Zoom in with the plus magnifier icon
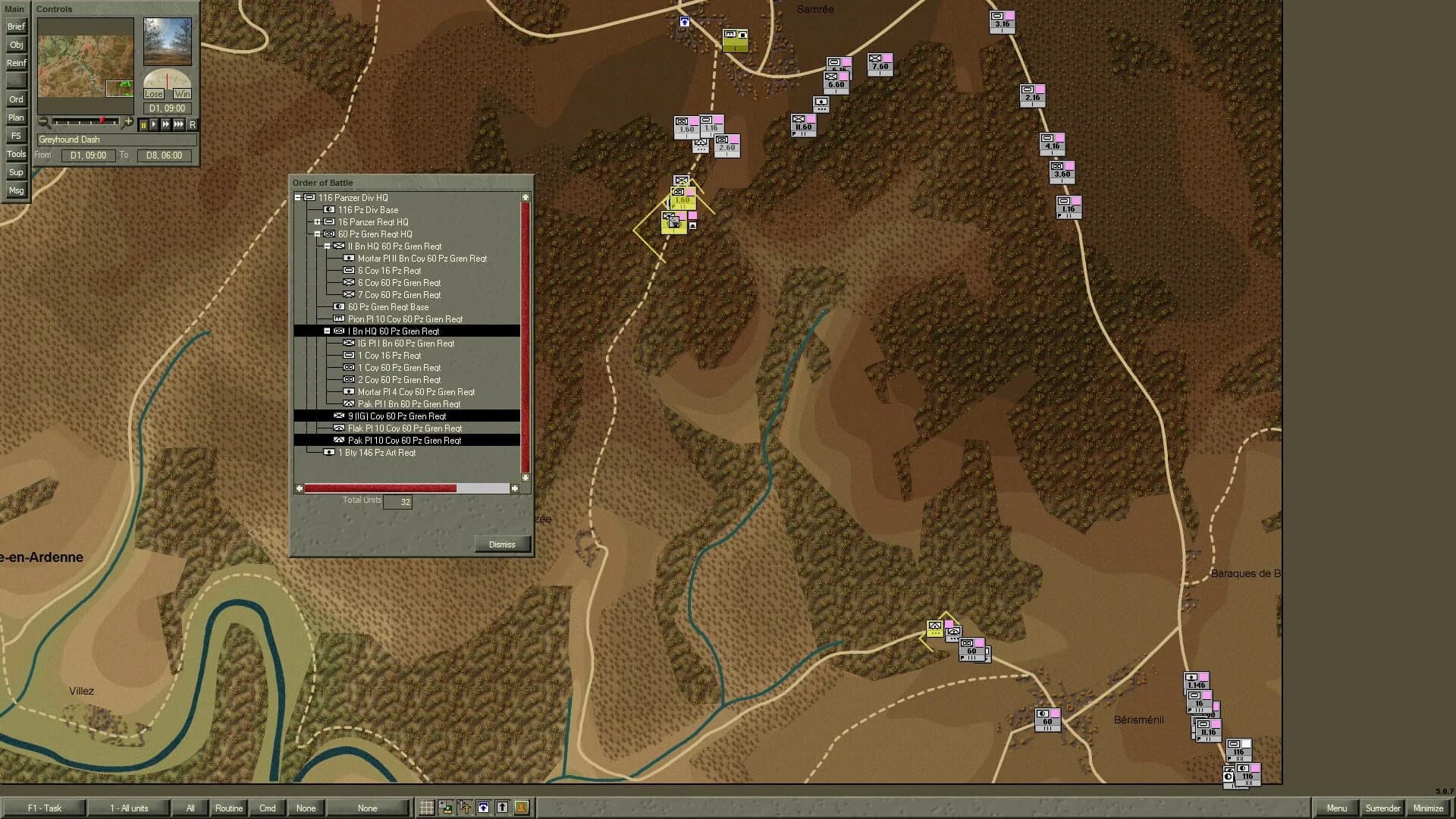The height and width of the screenshot is (819, 1456). [x=127, y=122]
